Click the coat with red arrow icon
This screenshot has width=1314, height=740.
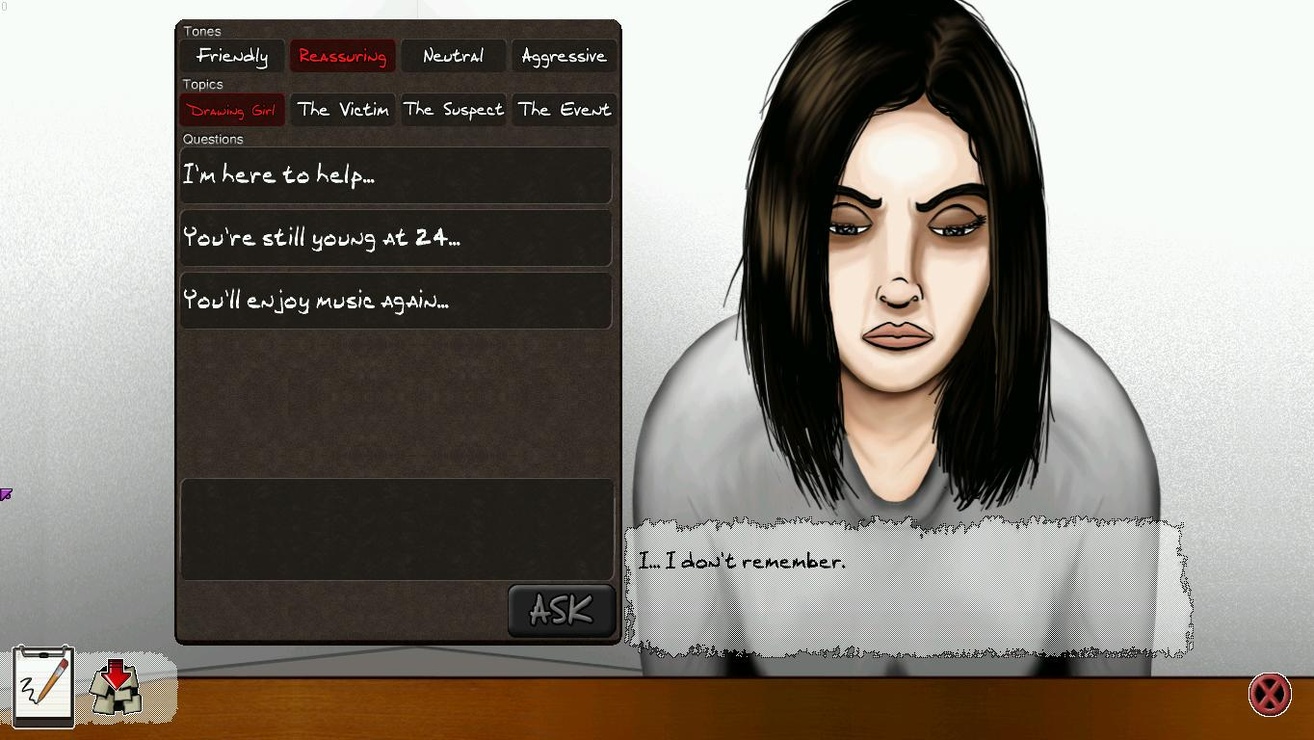(x=116, y=687)
